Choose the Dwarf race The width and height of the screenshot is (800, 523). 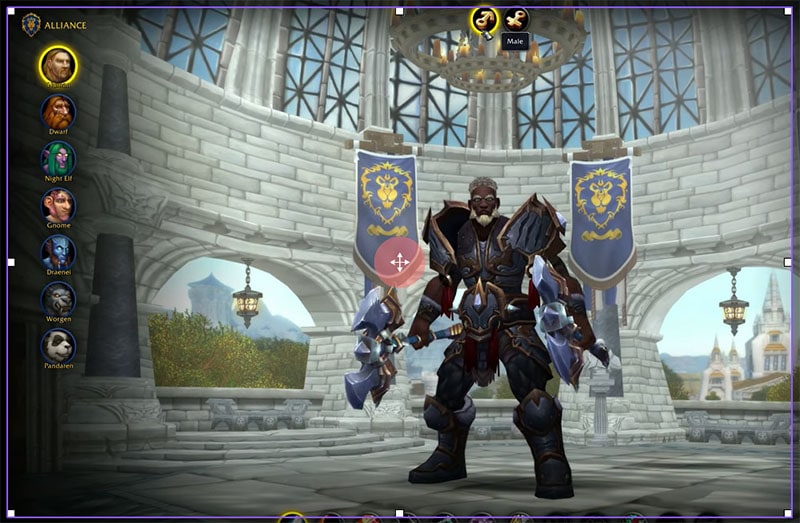point(58,111)
